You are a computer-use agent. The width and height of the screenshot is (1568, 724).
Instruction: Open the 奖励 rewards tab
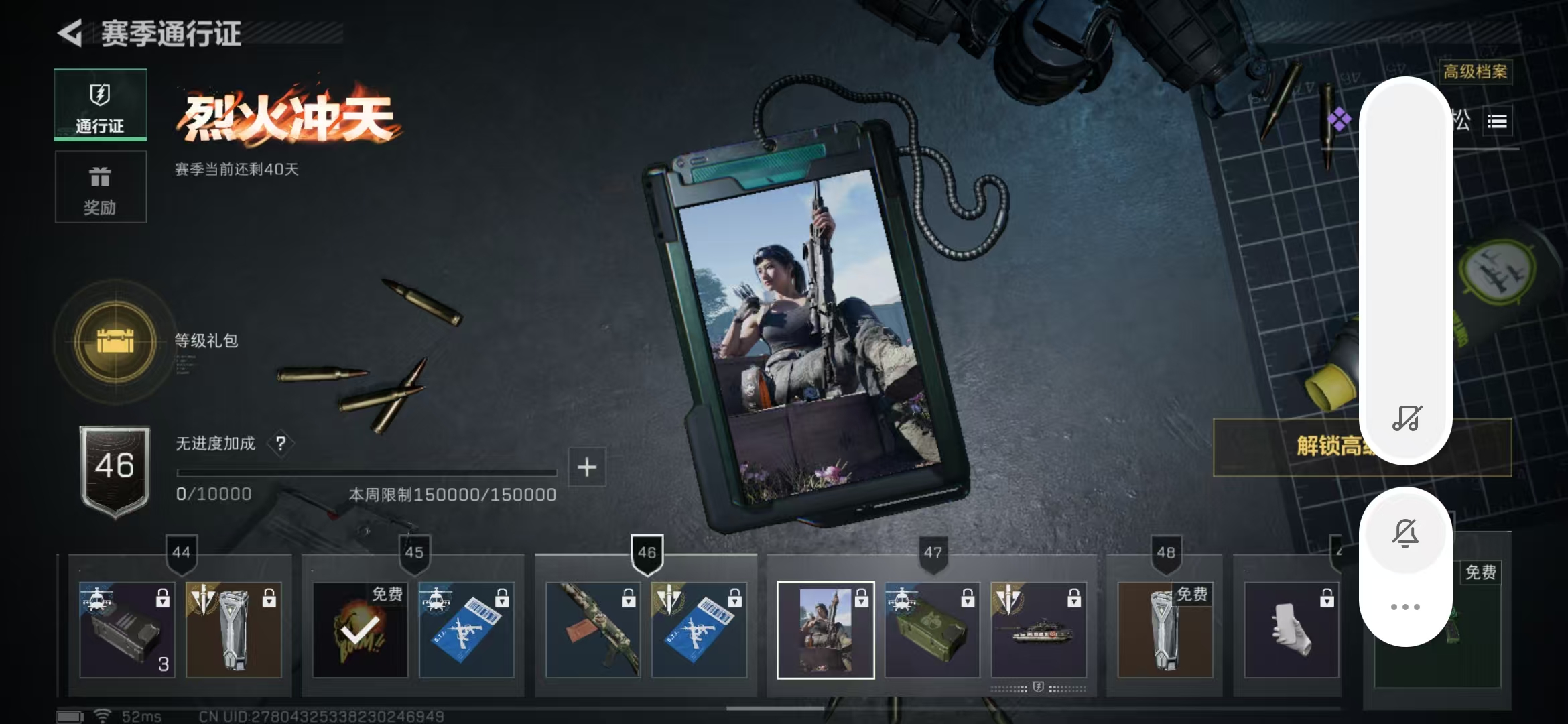[x=101, y=187]
